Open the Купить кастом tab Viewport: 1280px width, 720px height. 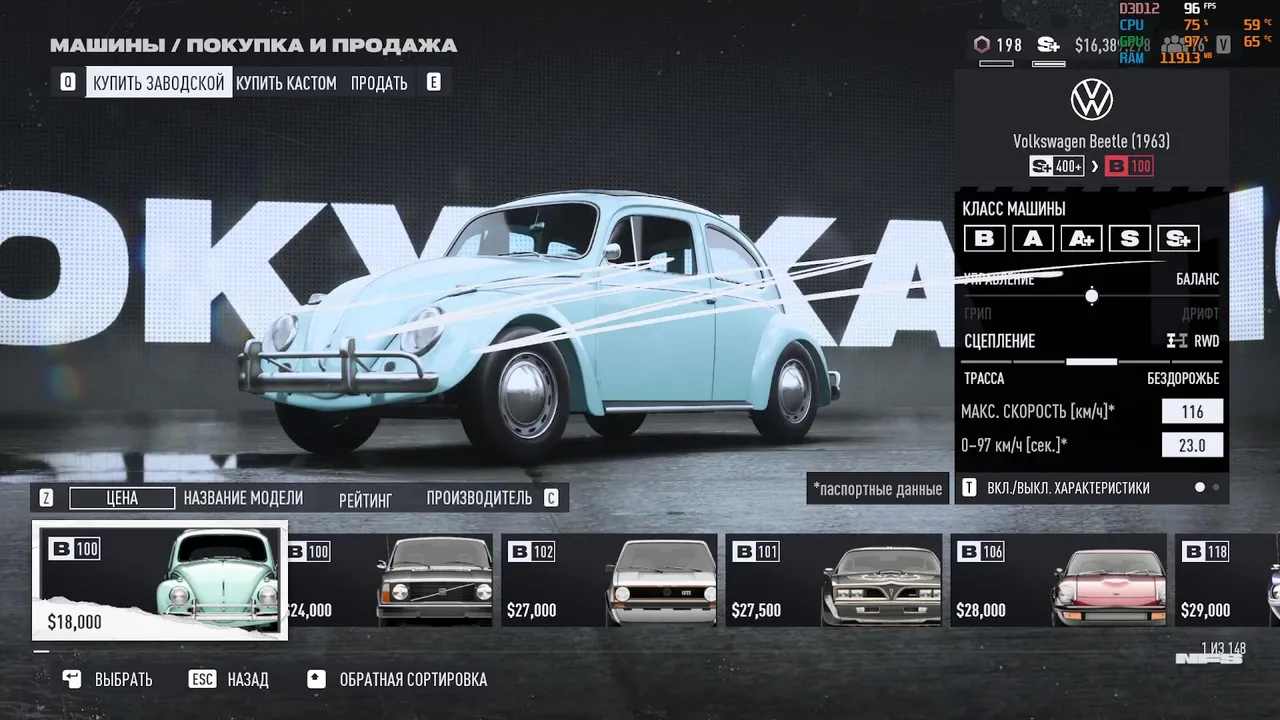click(x=286, y=83)
